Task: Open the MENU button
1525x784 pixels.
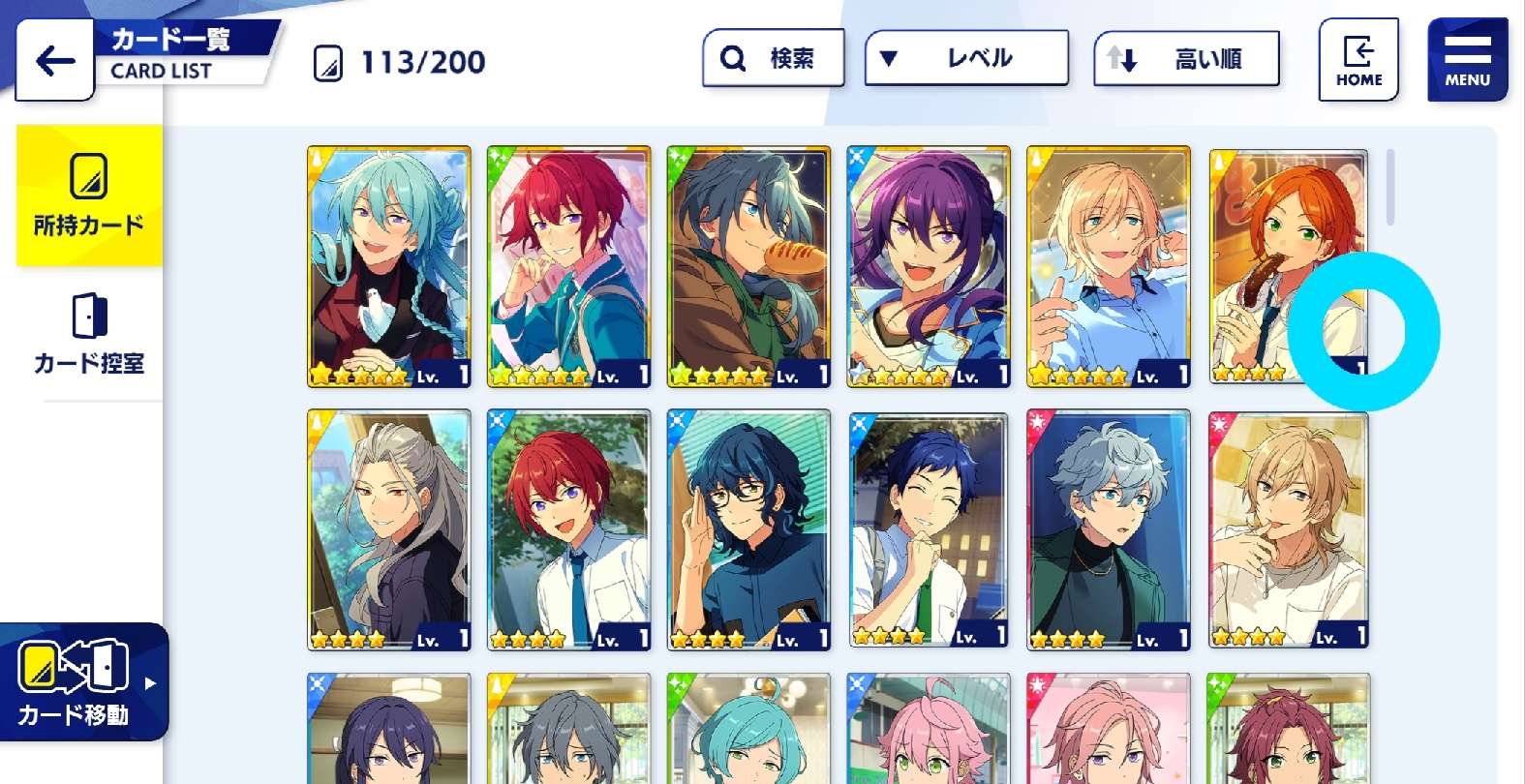Action: (1467, 60)
